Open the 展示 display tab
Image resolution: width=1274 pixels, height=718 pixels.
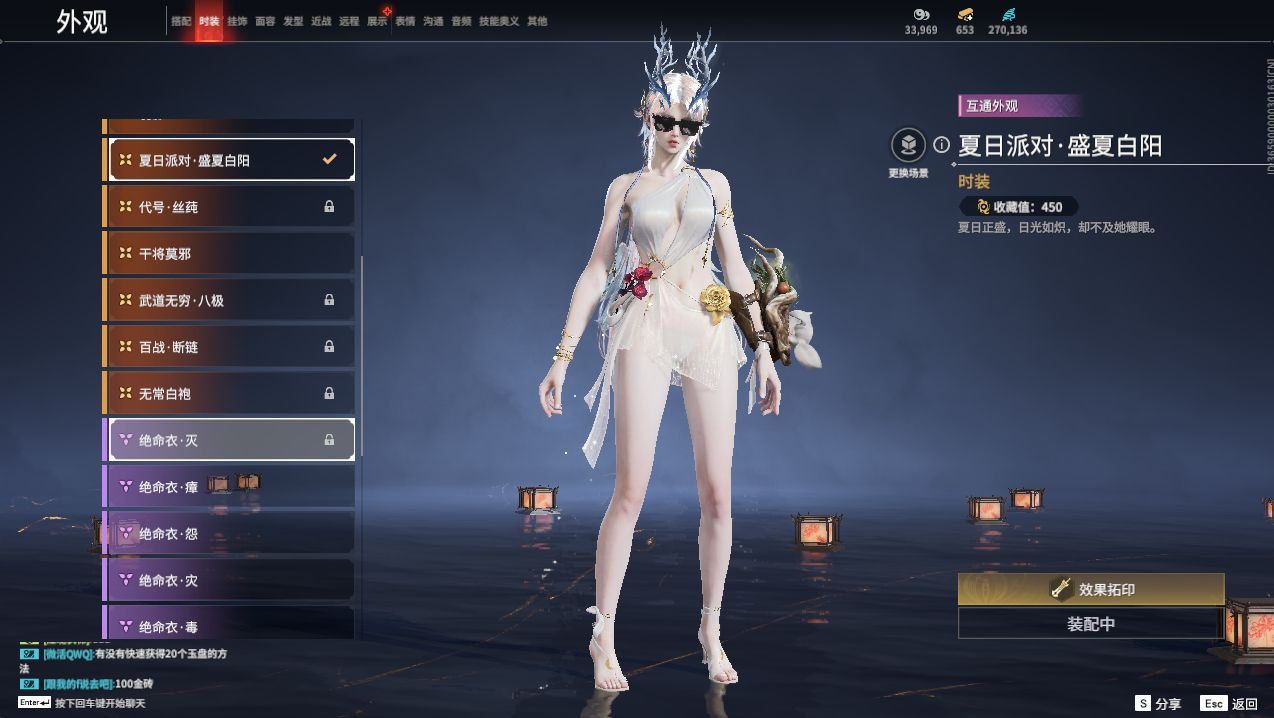pyautogui.click(x=377, y=21)
